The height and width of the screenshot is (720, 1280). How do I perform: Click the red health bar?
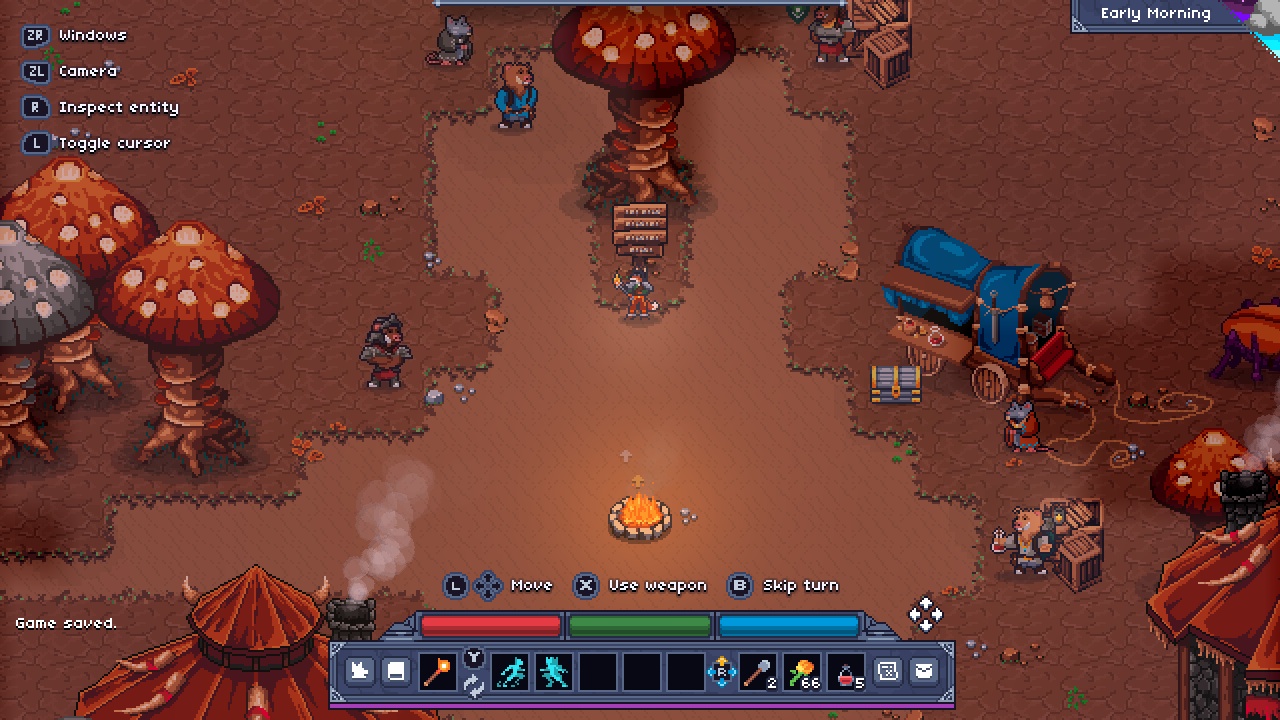pos(490,625)
